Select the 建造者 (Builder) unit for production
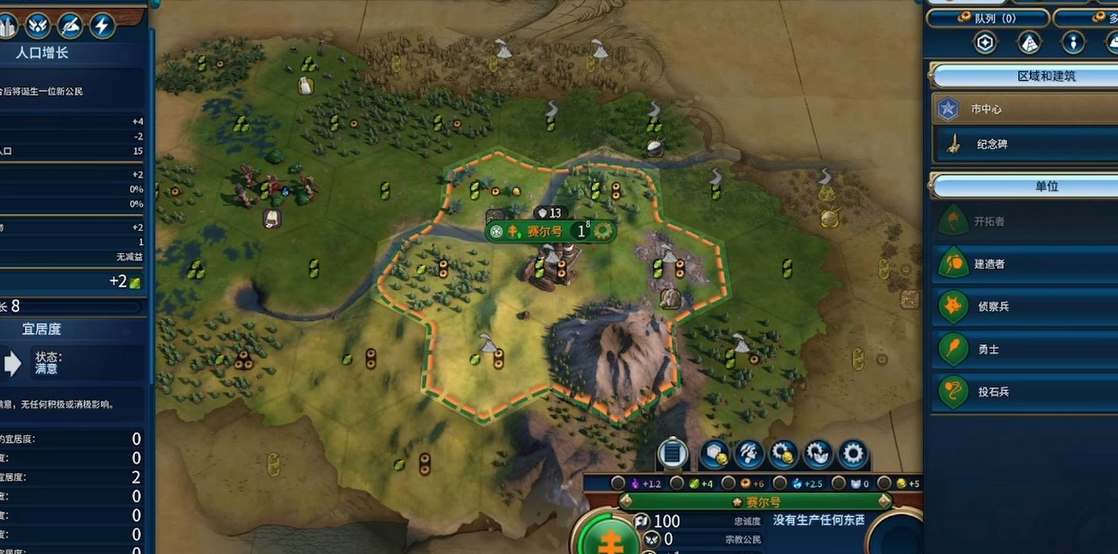The width and height of the screenshot is (1118, 554). (x=1020, y=264)
